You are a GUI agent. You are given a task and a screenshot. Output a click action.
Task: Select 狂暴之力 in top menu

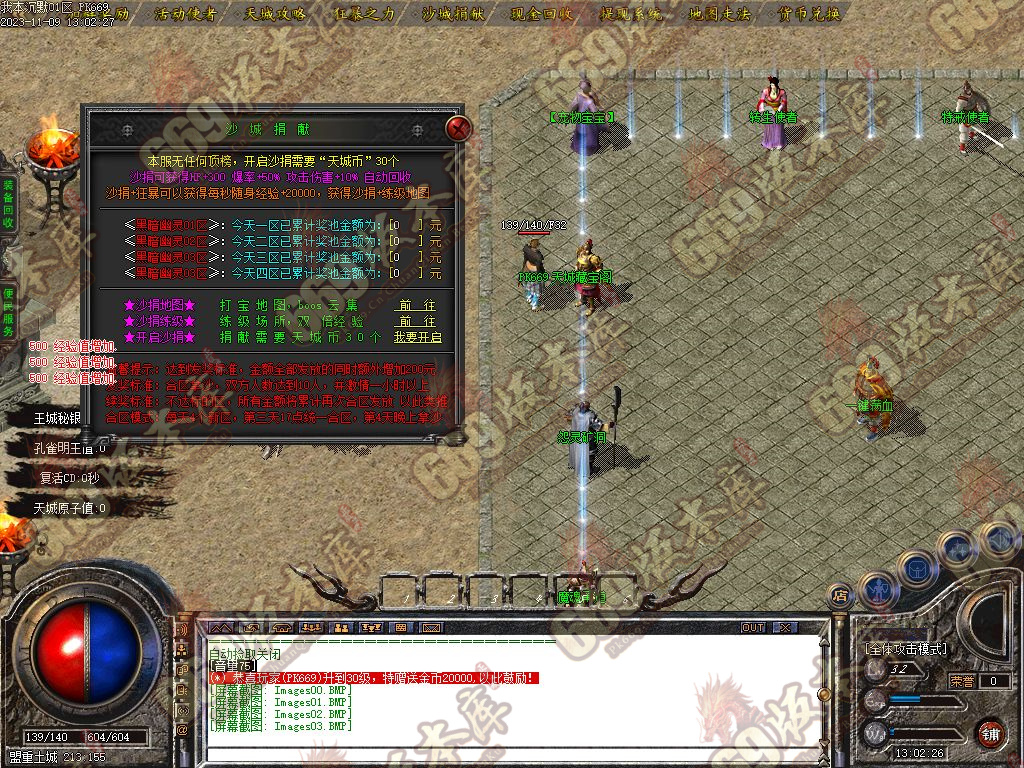[365, 14]
